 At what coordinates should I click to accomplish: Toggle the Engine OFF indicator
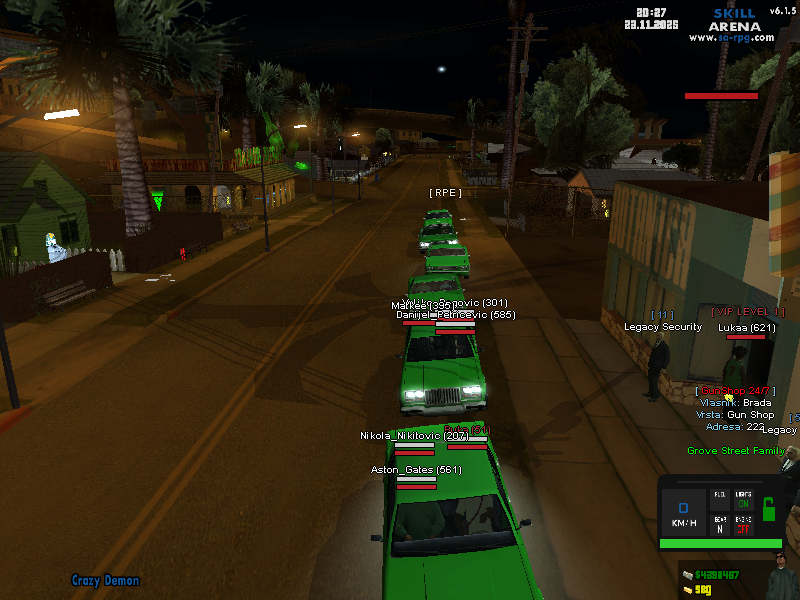click(744, 525)
